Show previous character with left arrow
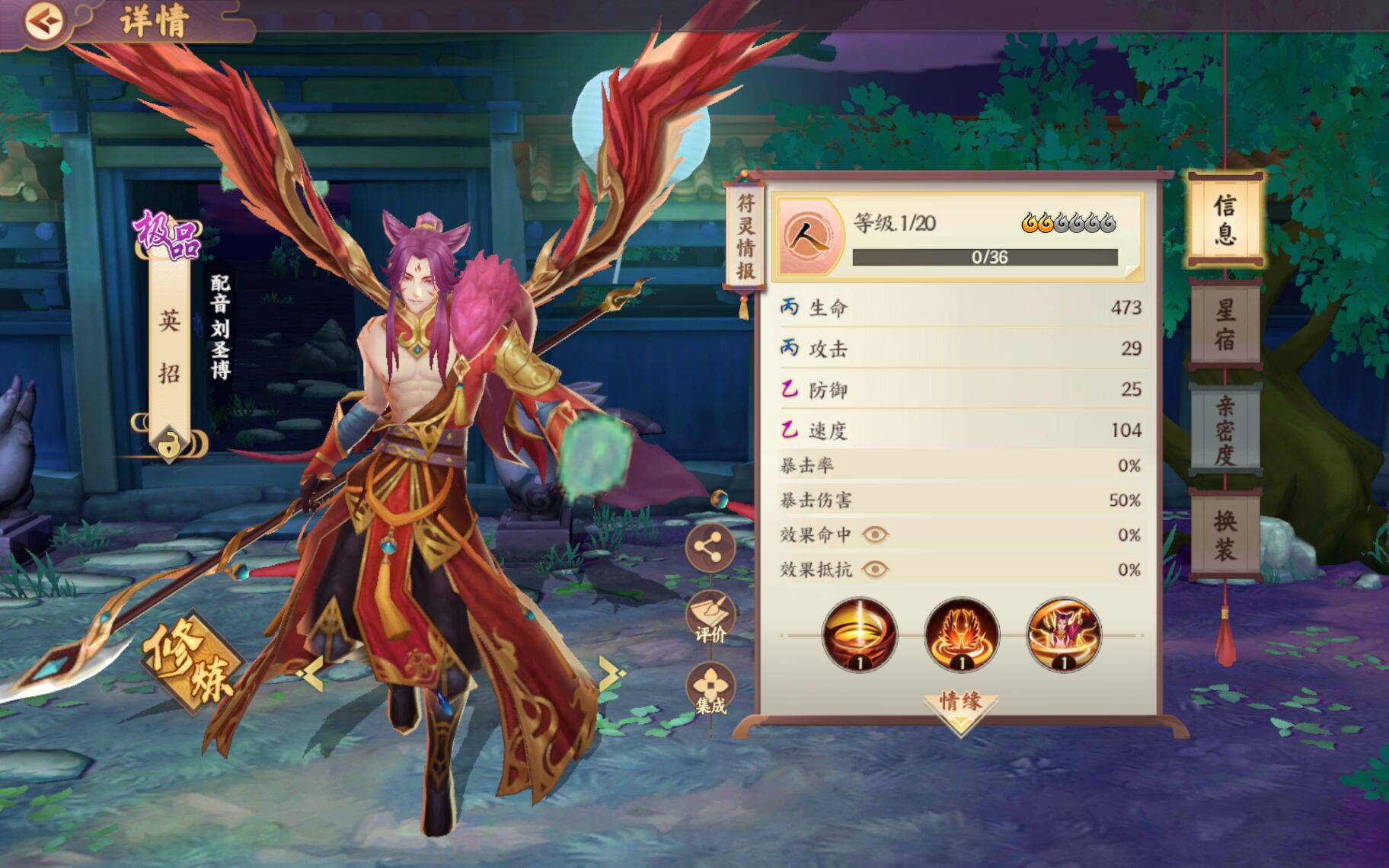The height and width of the screenshot is (868, 1389). coord(311,673)
